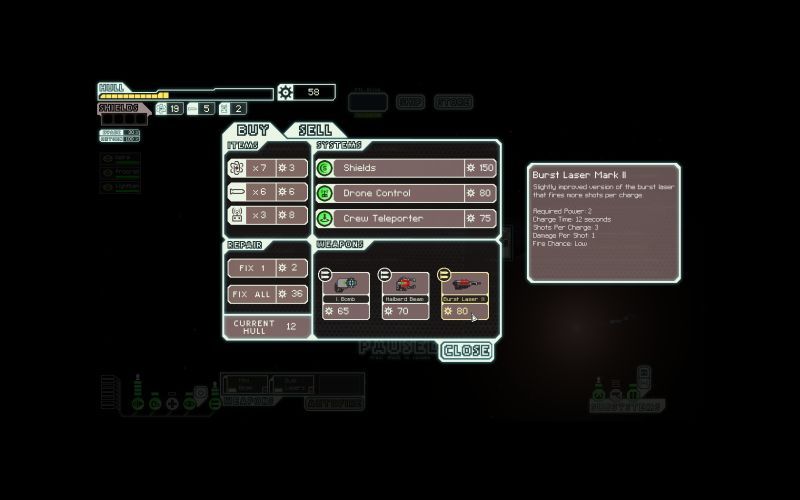Image resolution: width=800 pixels, height=500 pixels.
Task: Select the Buy tab
Action: coord(253,130)
